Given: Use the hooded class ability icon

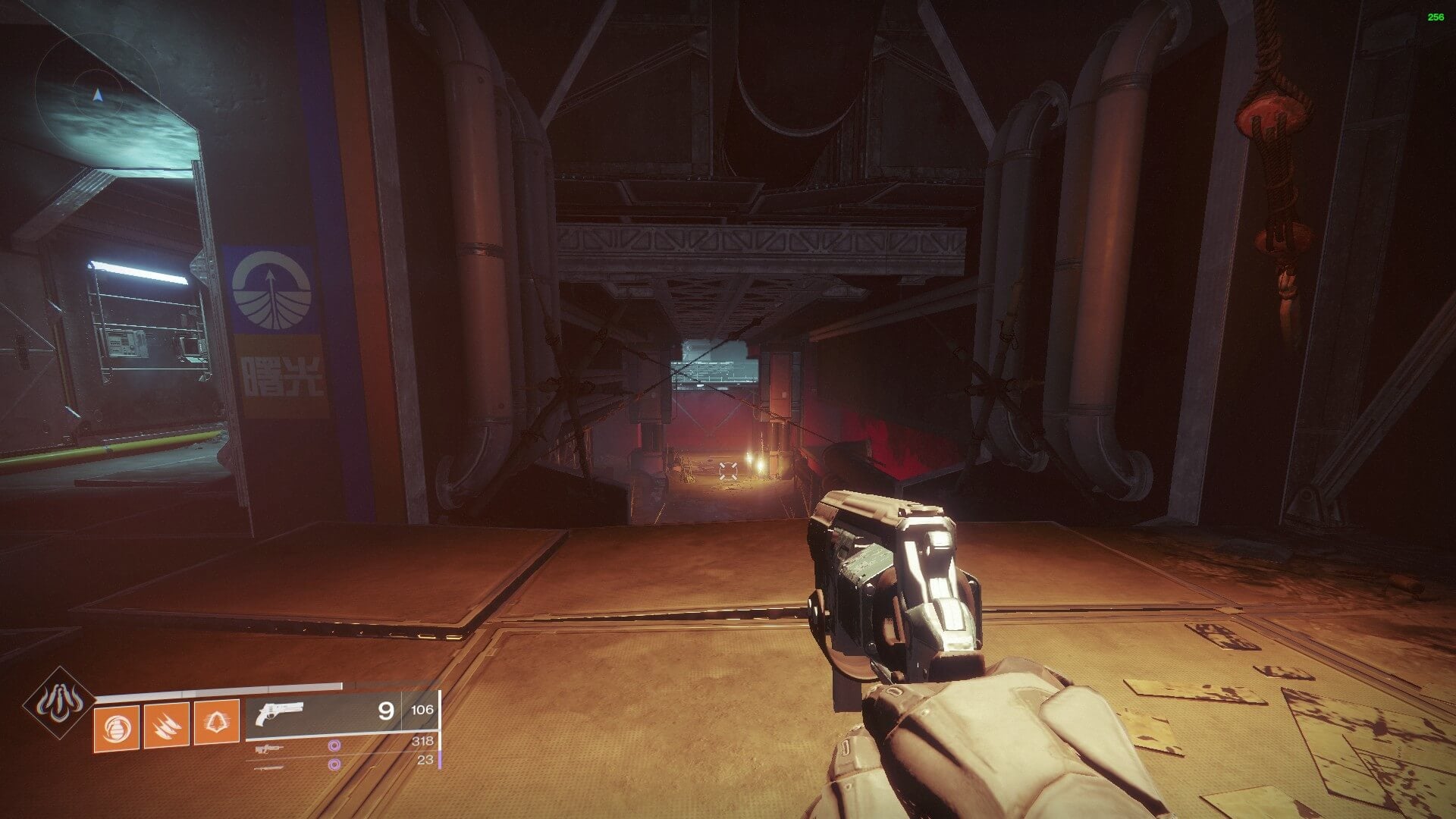Looking at the screenshot, I should 217,723.
